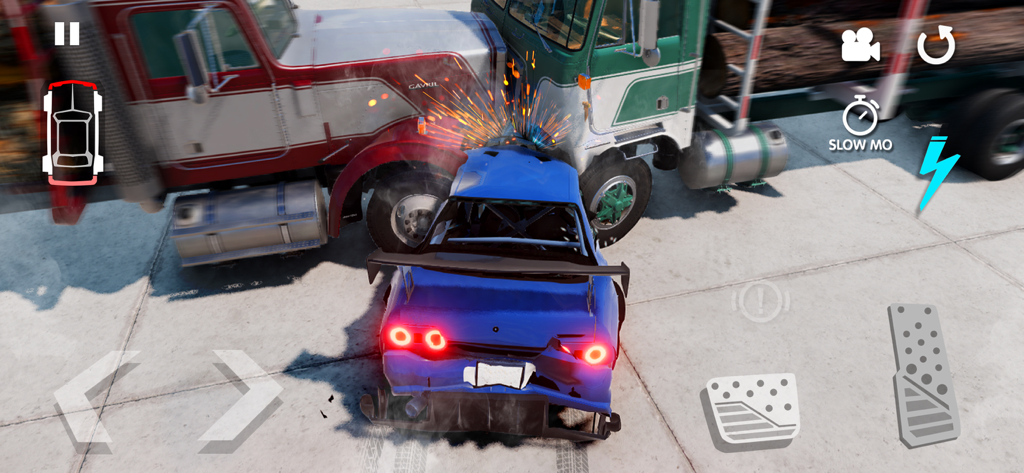
Task: Toggle the handbrake warning icon
Action: [x=761, y=301]
